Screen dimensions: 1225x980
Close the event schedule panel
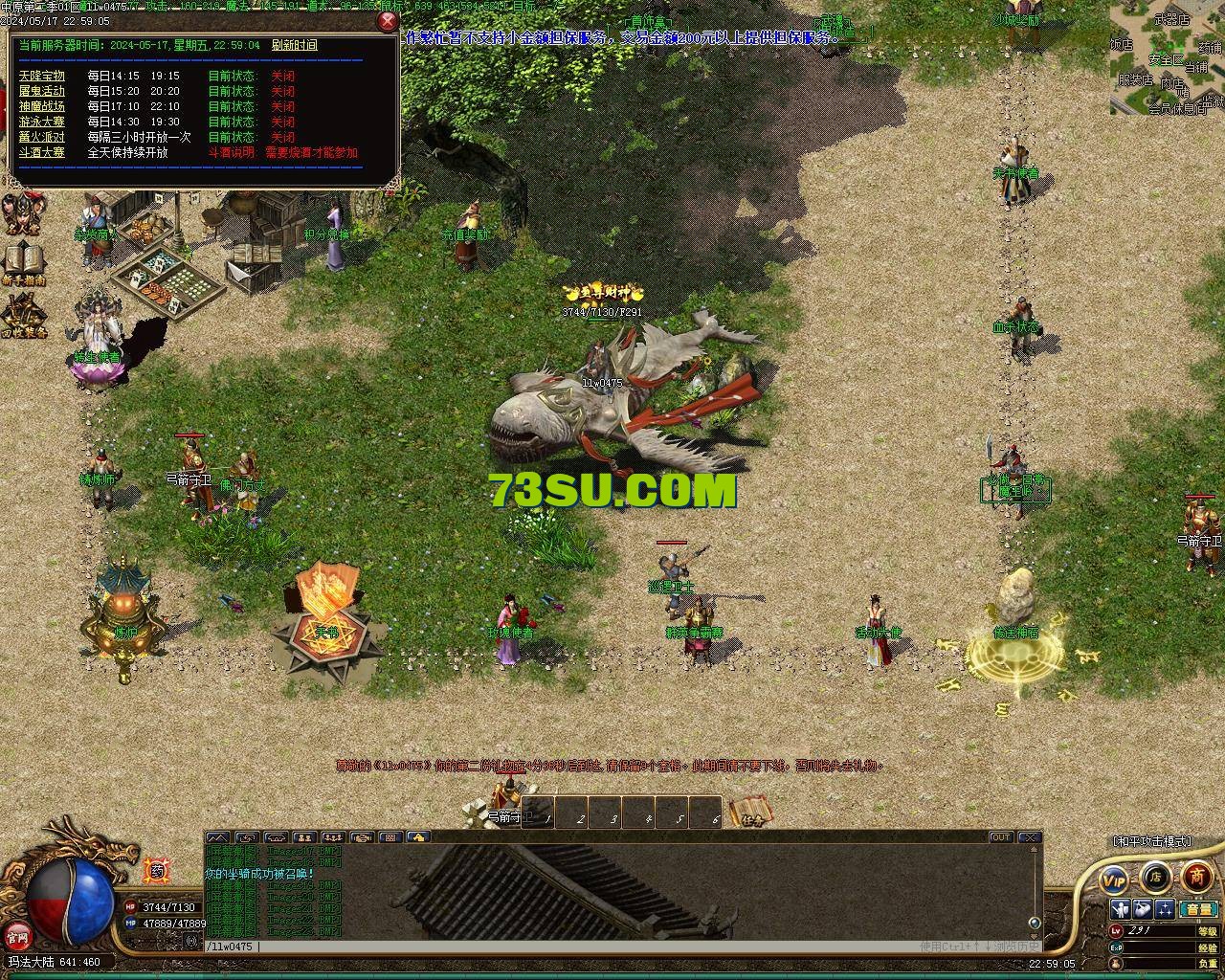tap(387, 22)
